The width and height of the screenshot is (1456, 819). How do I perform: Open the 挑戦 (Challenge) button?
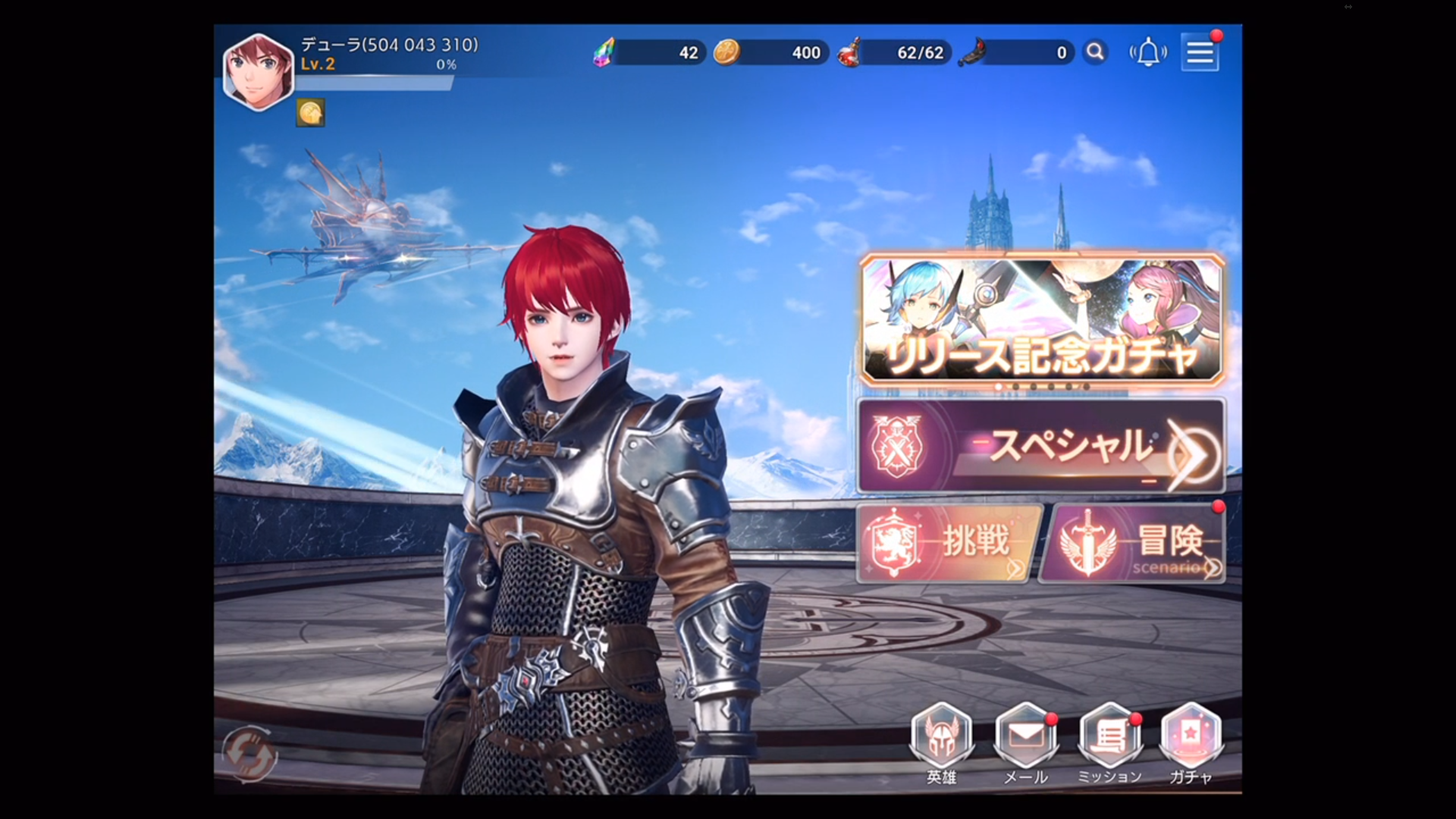[944, 544]
